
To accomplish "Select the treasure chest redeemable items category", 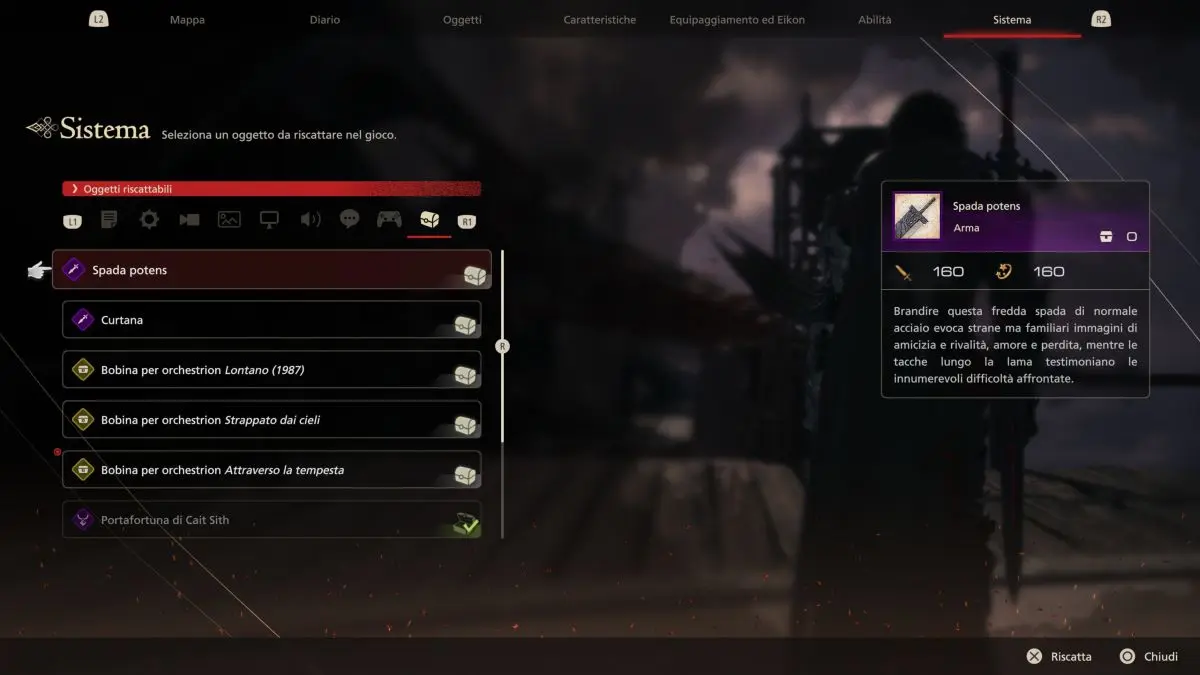I will tap(429, 220).
